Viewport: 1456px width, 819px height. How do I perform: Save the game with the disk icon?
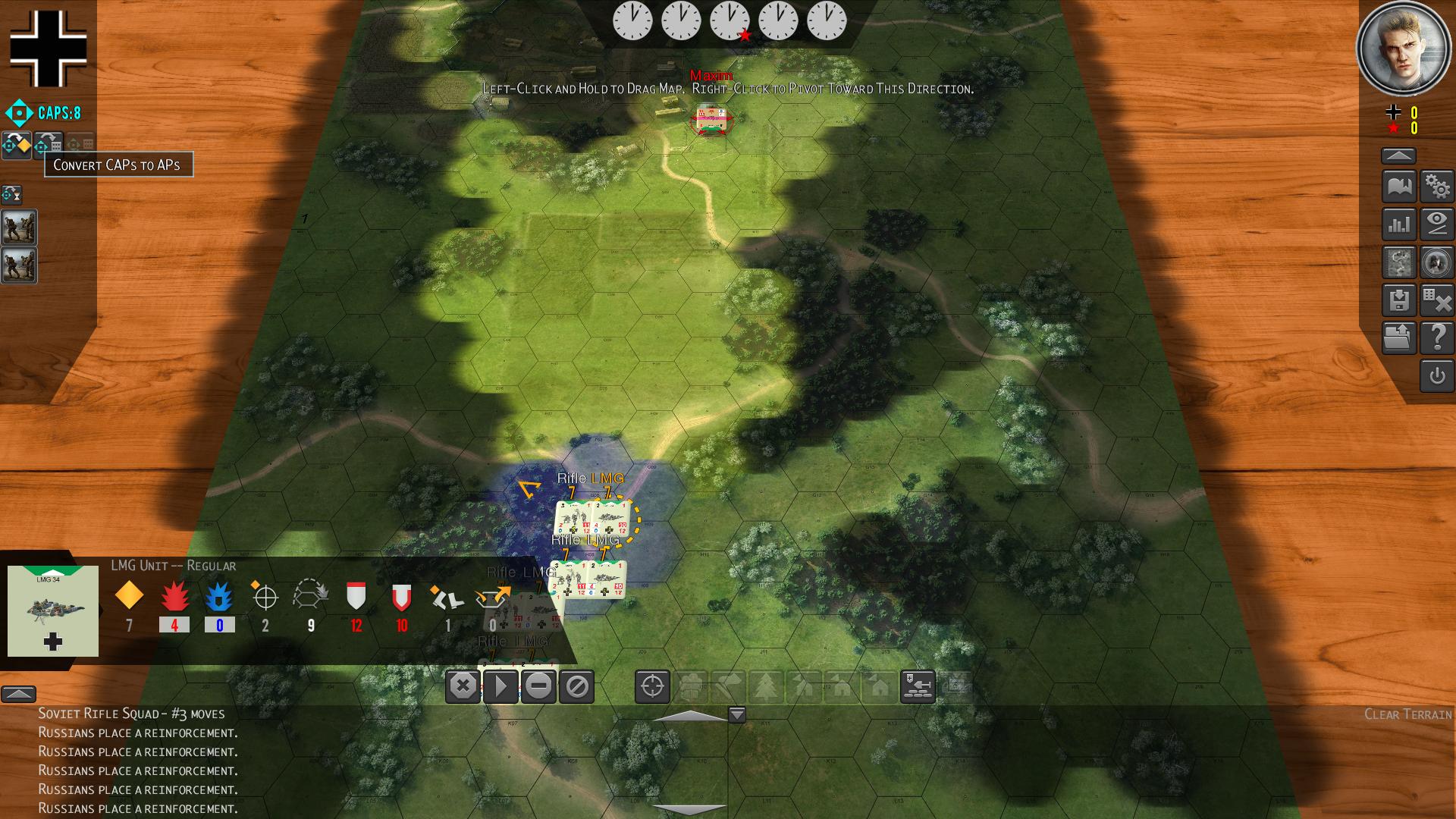click(1399, 300)
